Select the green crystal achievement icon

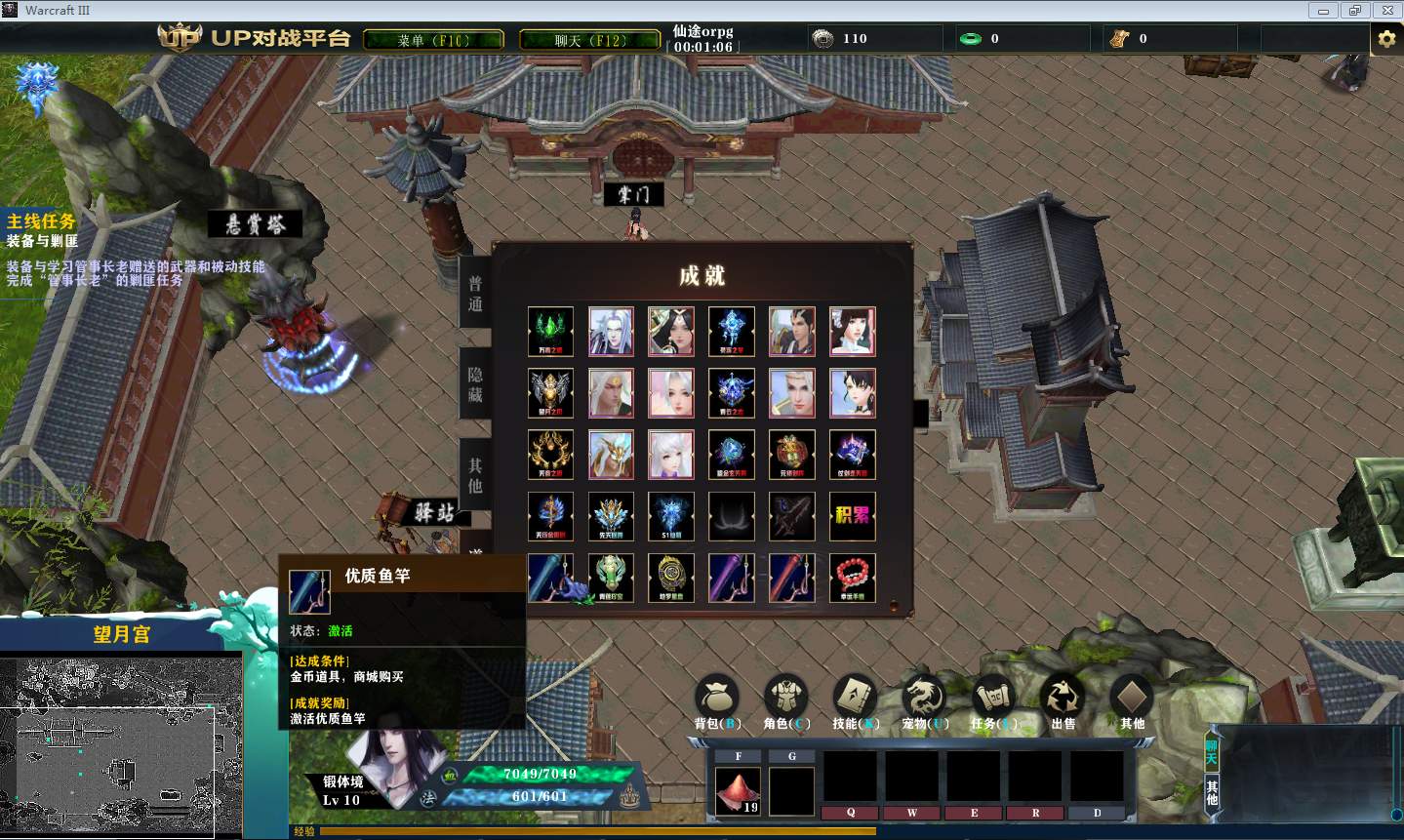pyautogui.click(x=550, y=331)
